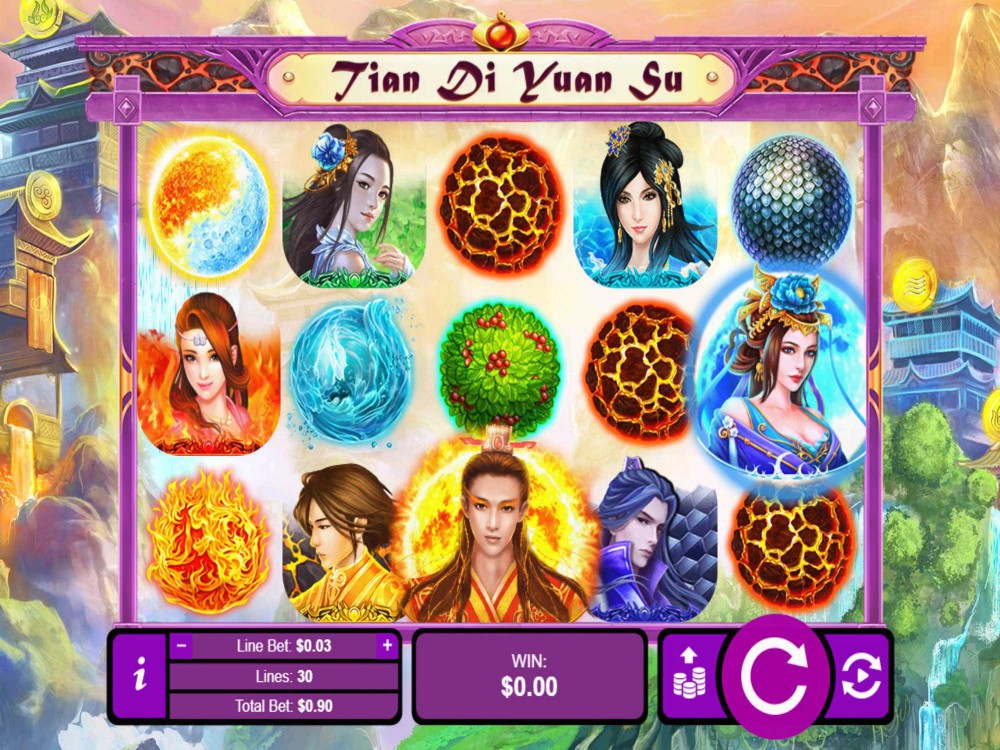Increase the line bet with plus
This screenshot has height=750, width=1000.
click(x=387, y=646)
